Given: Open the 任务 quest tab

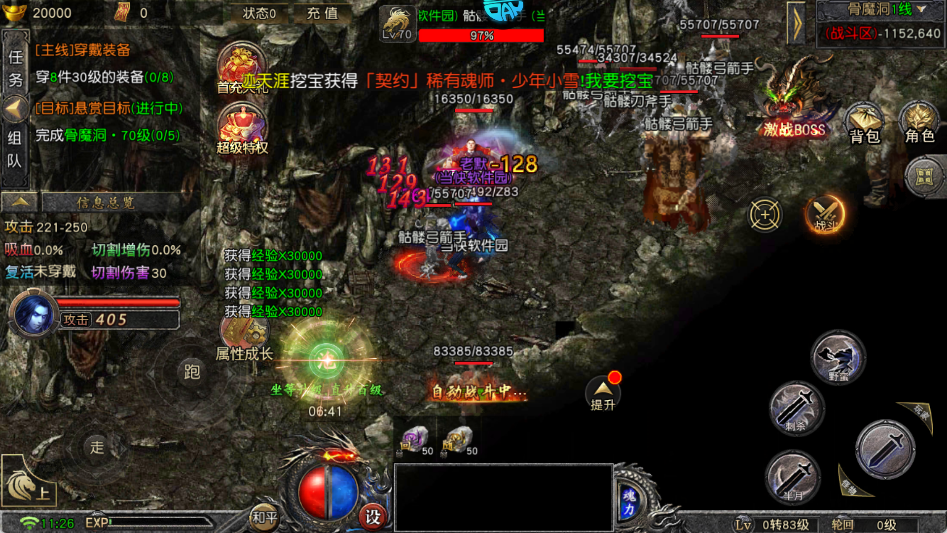Looking at the screenshot, I should point(15,68).
